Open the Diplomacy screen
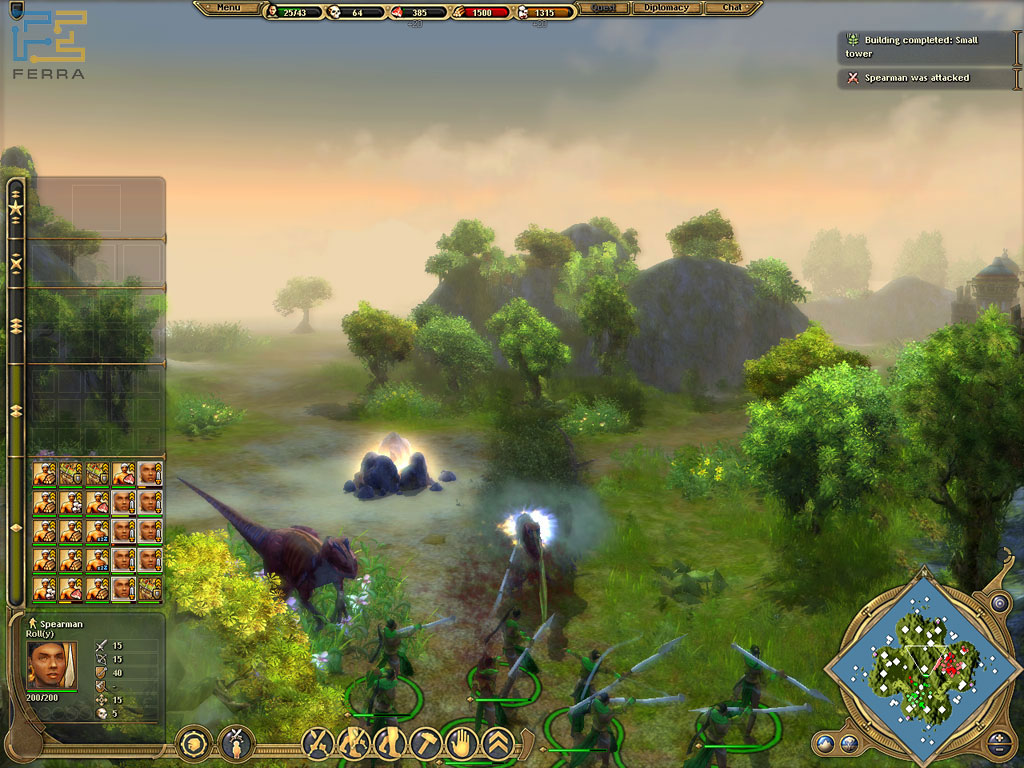The width and height of the screenshot is (1024, 768). point(665,8)
